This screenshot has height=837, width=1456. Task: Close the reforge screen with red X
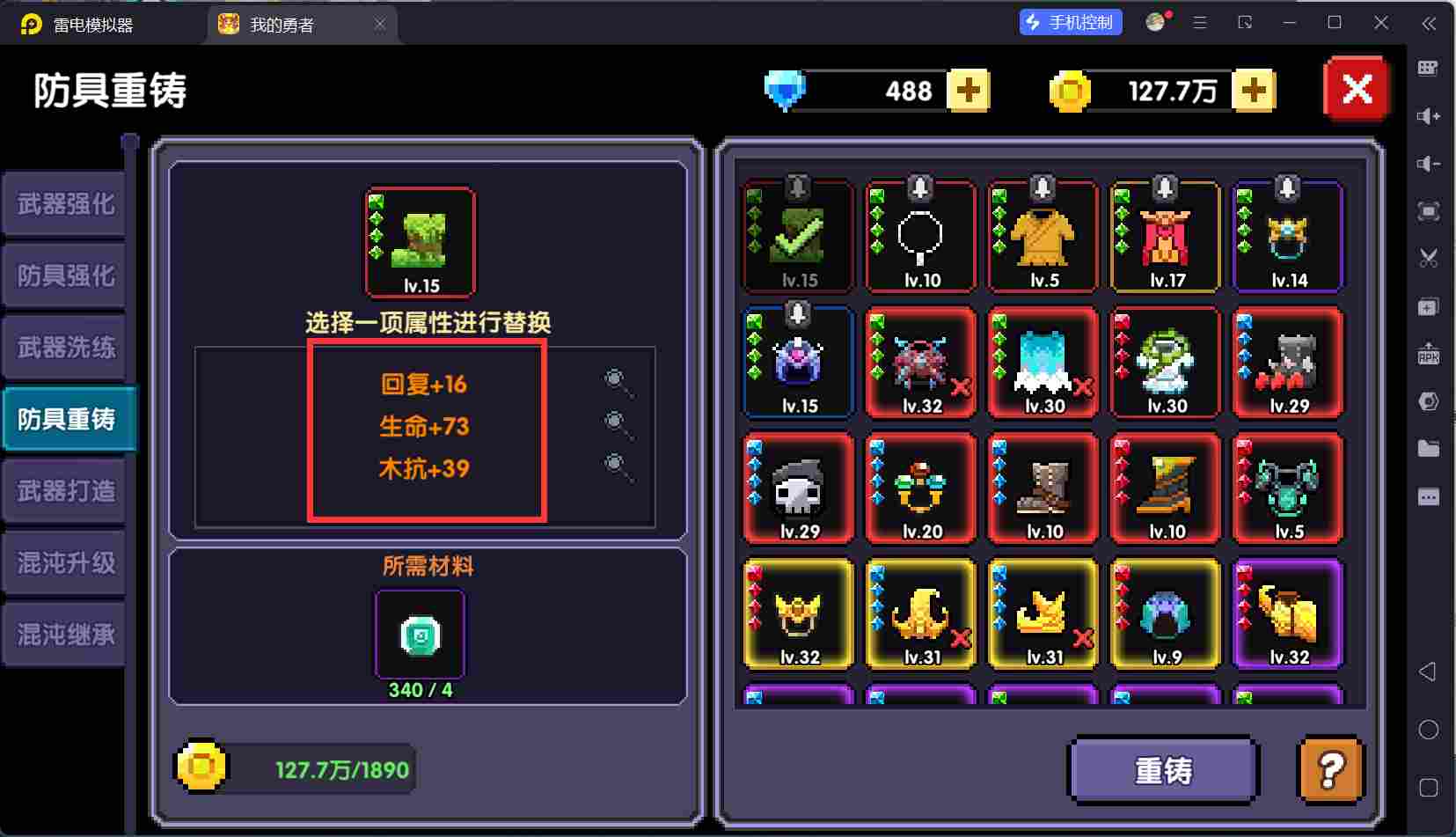pos(1355,88)
